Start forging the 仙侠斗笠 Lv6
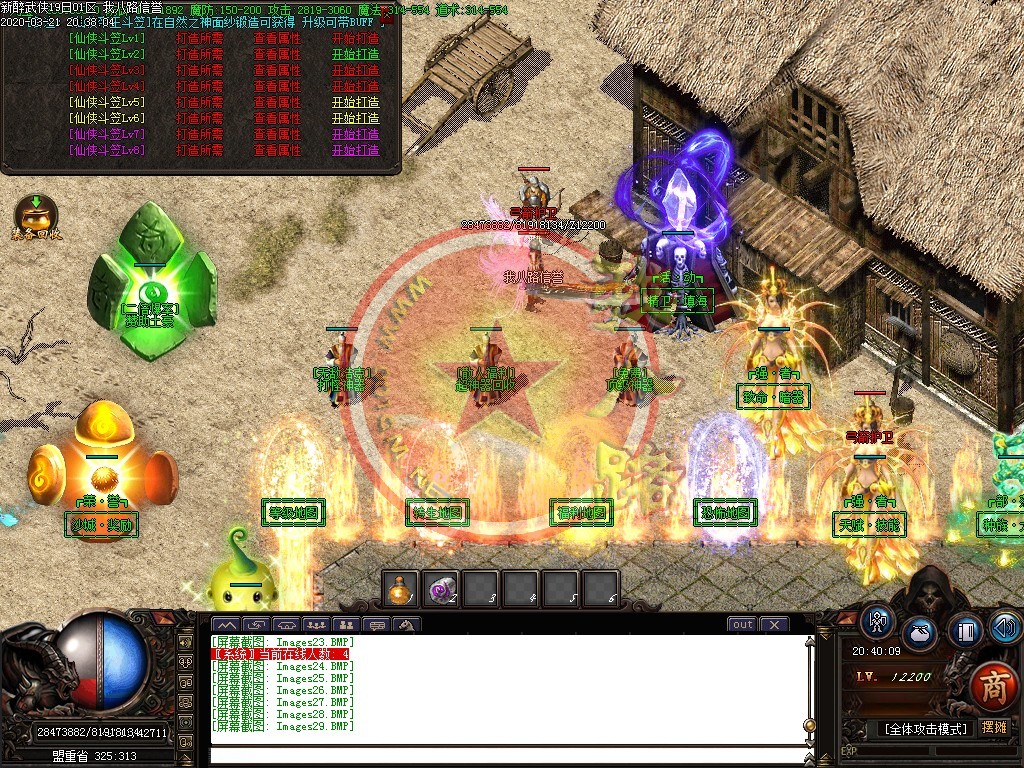 coord(355,118)
